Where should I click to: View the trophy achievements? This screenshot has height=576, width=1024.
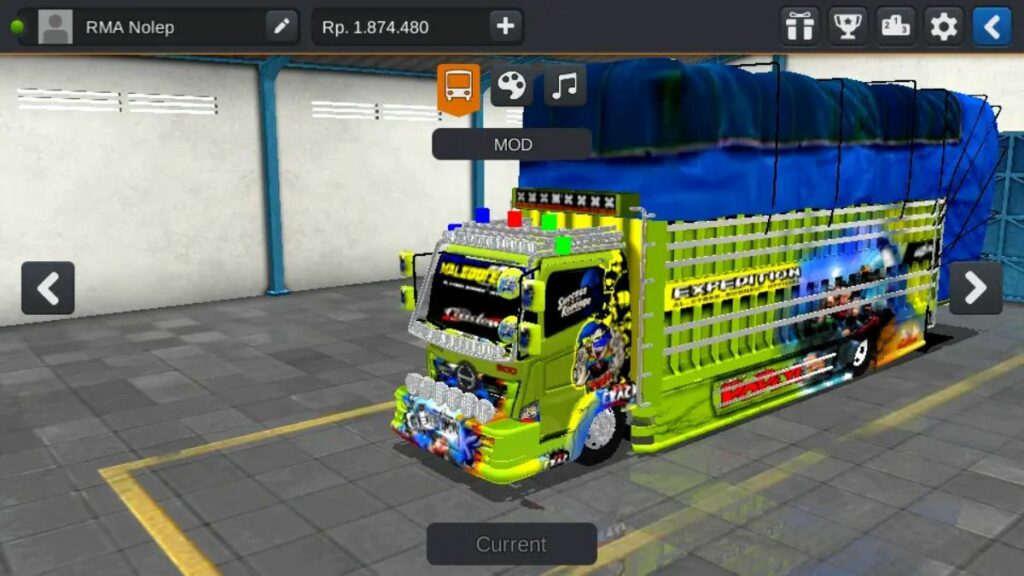[x=848, y=27]
